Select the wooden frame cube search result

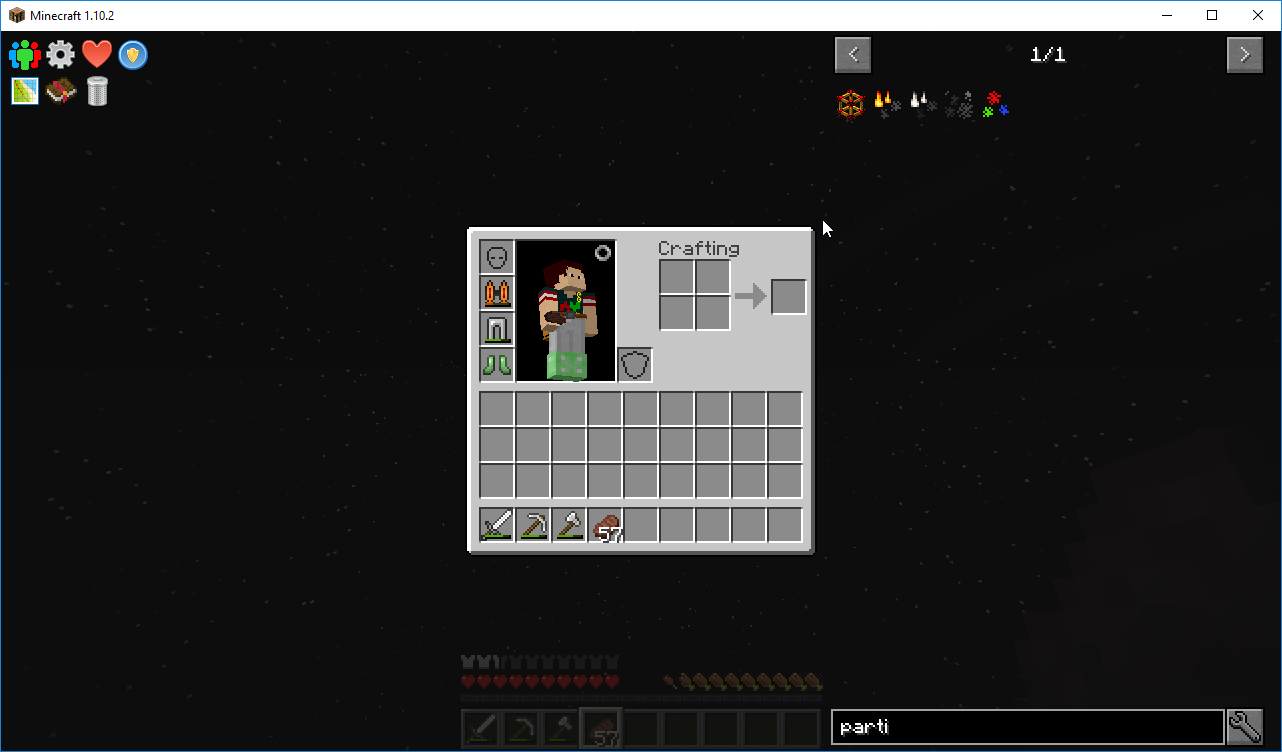point(851,105)
